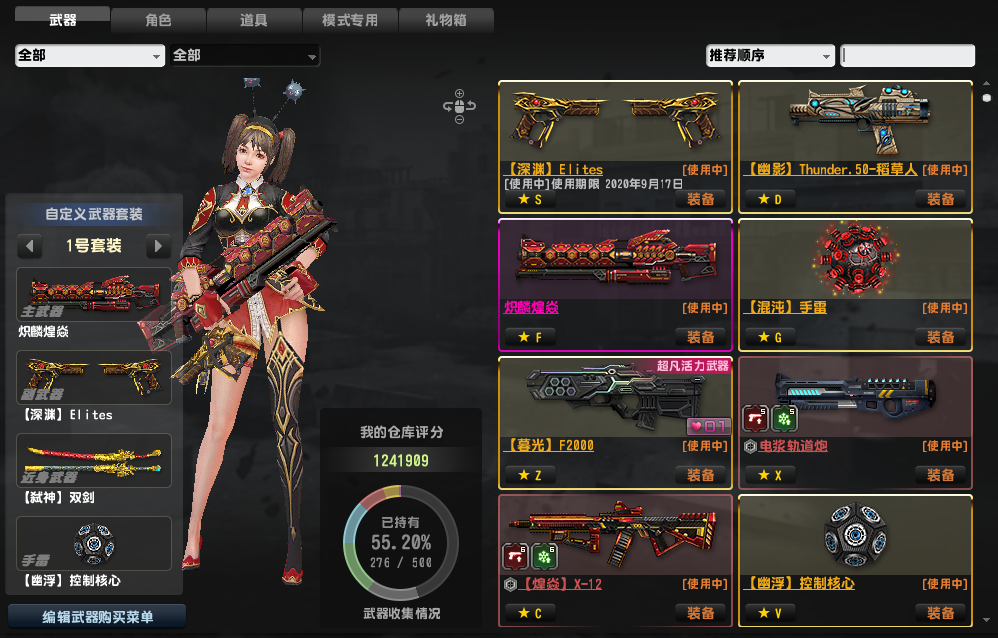Screen dimensions: 998x638
Task: Open the 推荐顺序 sort dropdown
Action: tap(770, 56)
